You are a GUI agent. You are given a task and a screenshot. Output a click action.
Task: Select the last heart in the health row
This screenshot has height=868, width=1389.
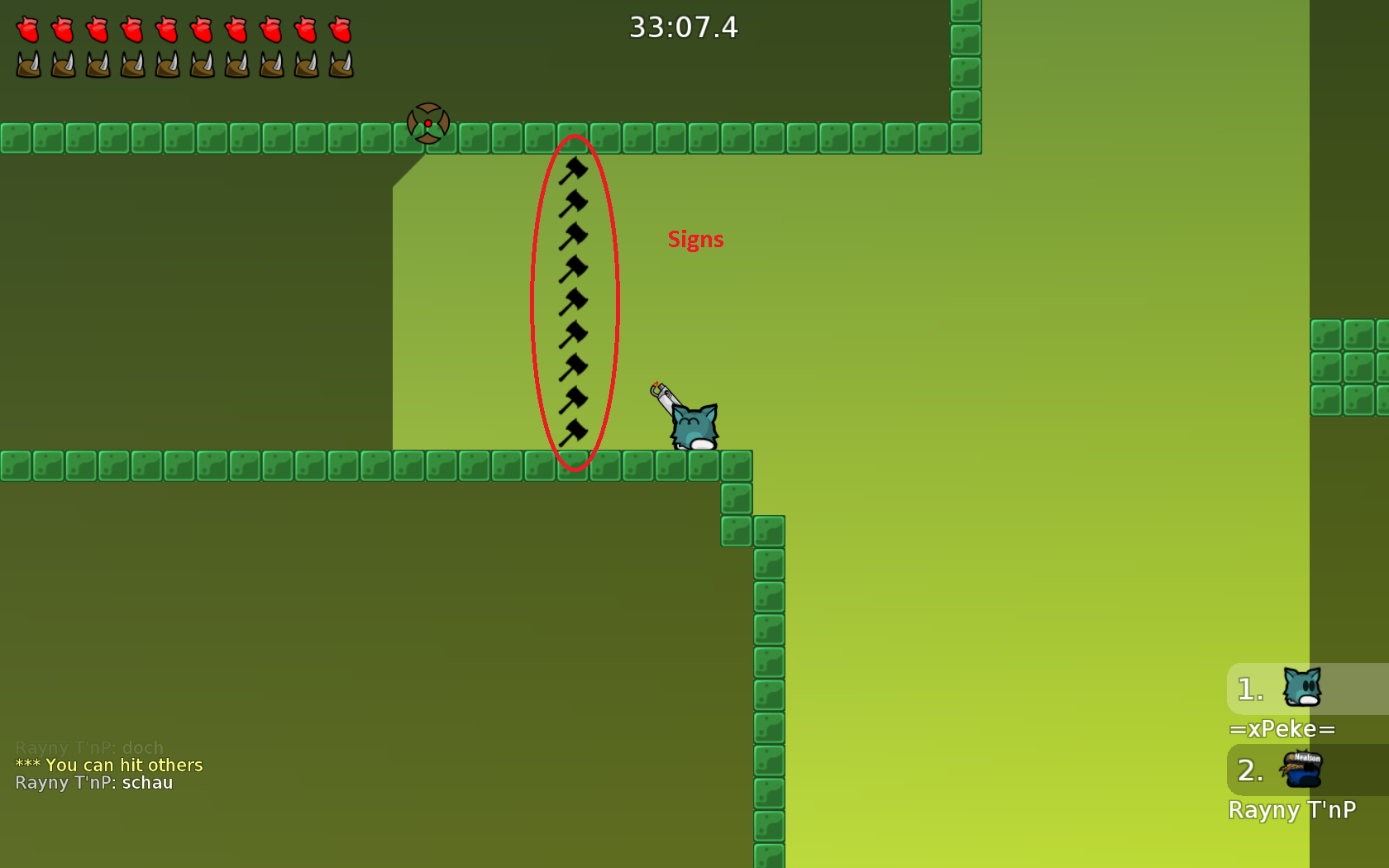340,27
